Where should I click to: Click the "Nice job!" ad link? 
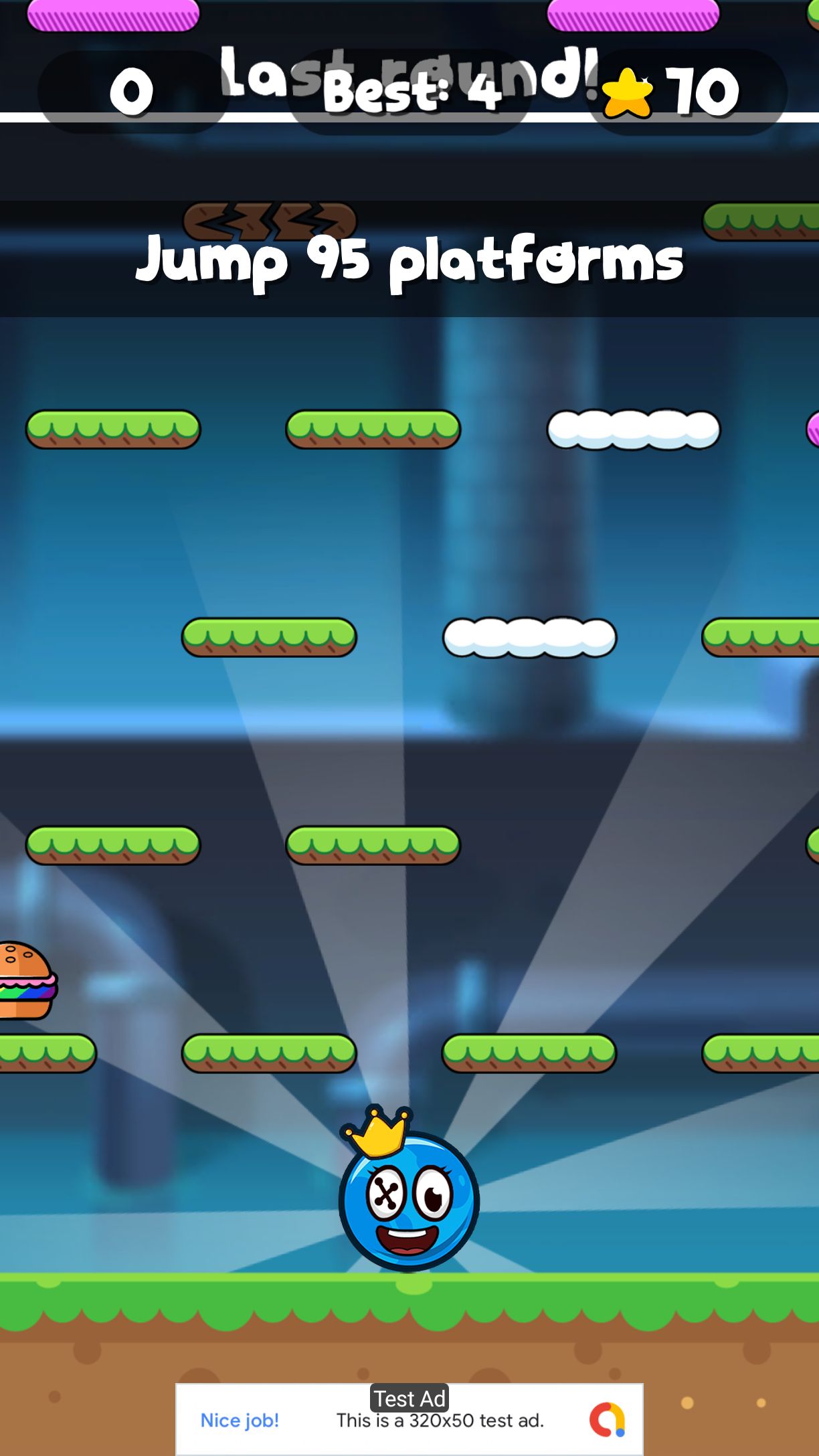(x=240, y=1420)
